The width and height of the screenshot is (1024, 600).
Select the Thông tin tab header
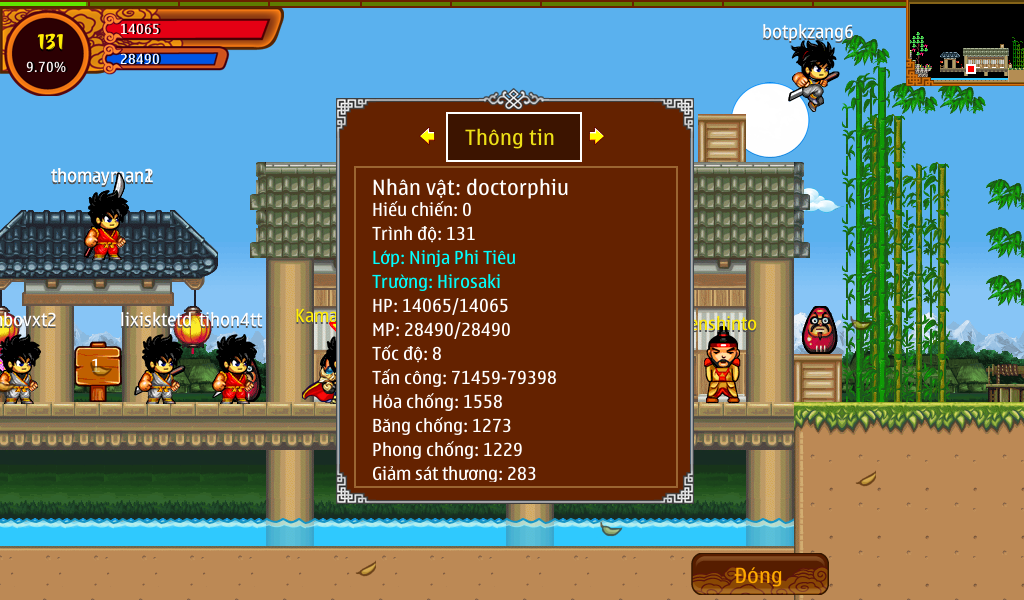point(513,137)
